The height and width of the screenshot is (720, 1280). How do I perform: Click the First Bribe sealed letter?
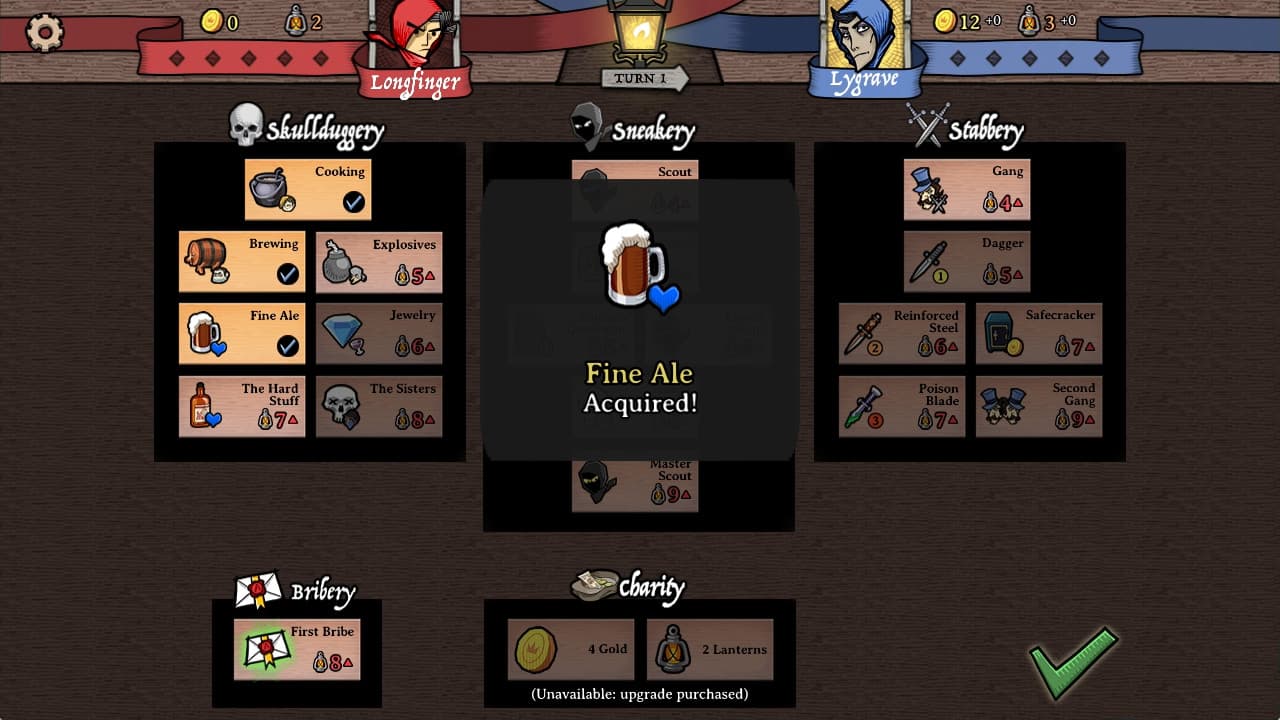pyautogui.click(x=267, y=648)
